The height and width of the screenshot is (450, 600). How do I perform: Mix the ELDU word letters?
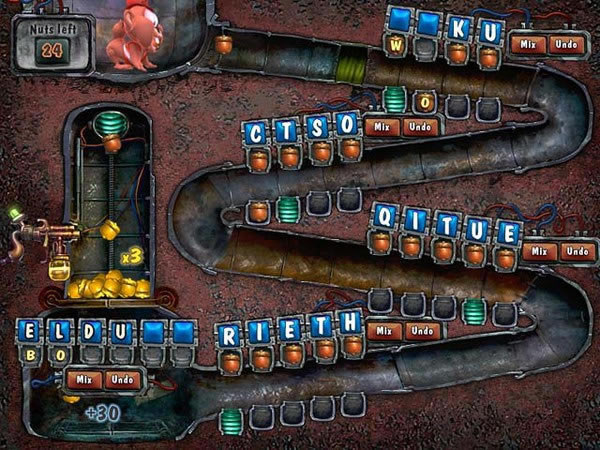(85, 380)
